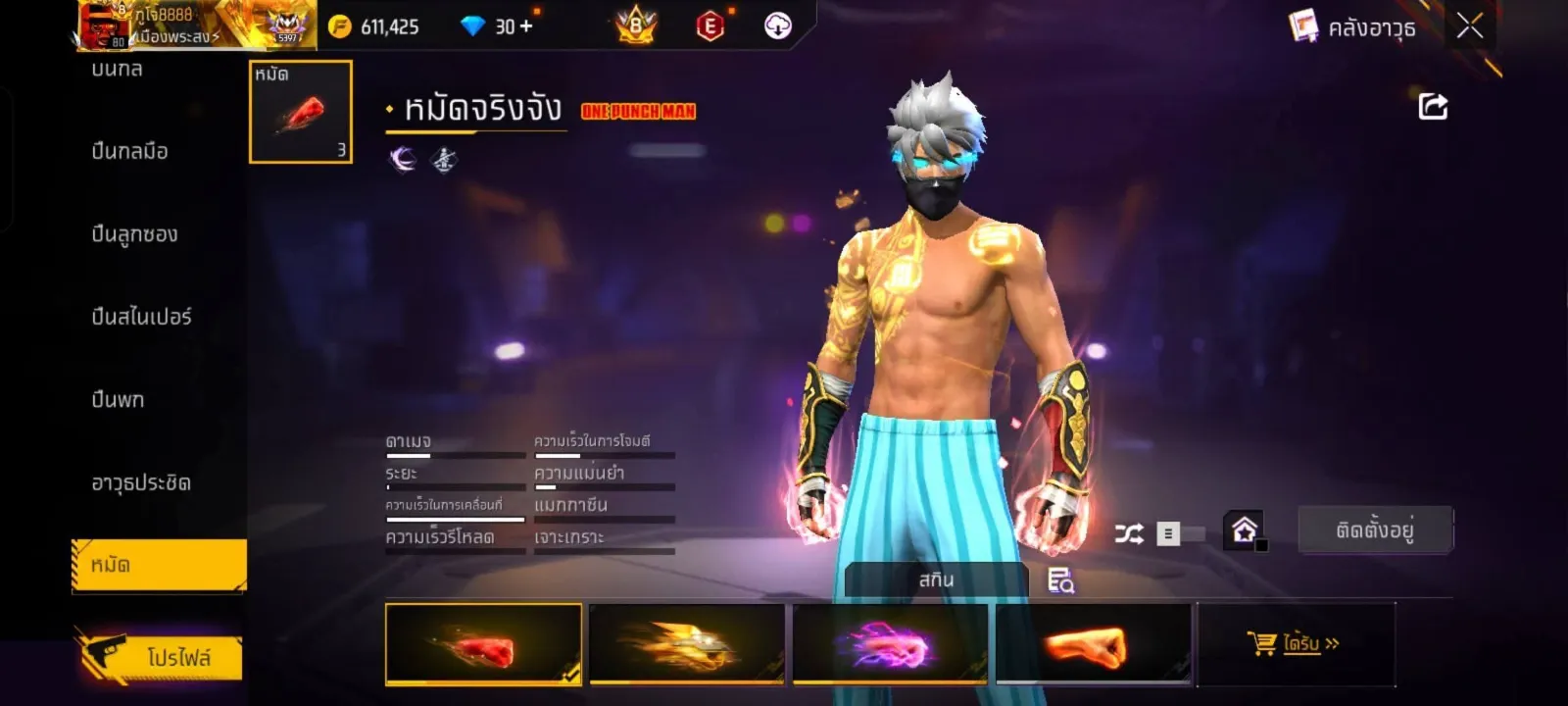
Task: Choose the red fist skin
Action: 483,644
